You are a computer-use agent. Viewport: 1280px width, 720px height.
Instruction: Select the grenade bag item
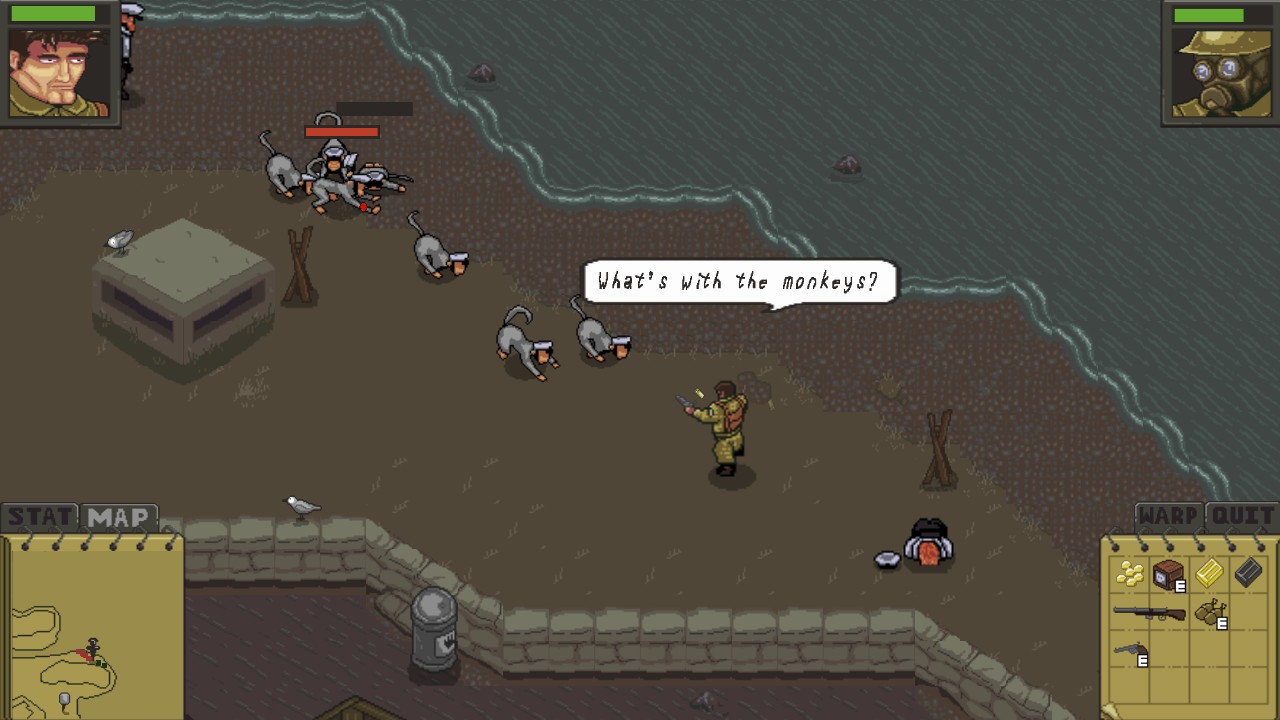point(1210,610)
